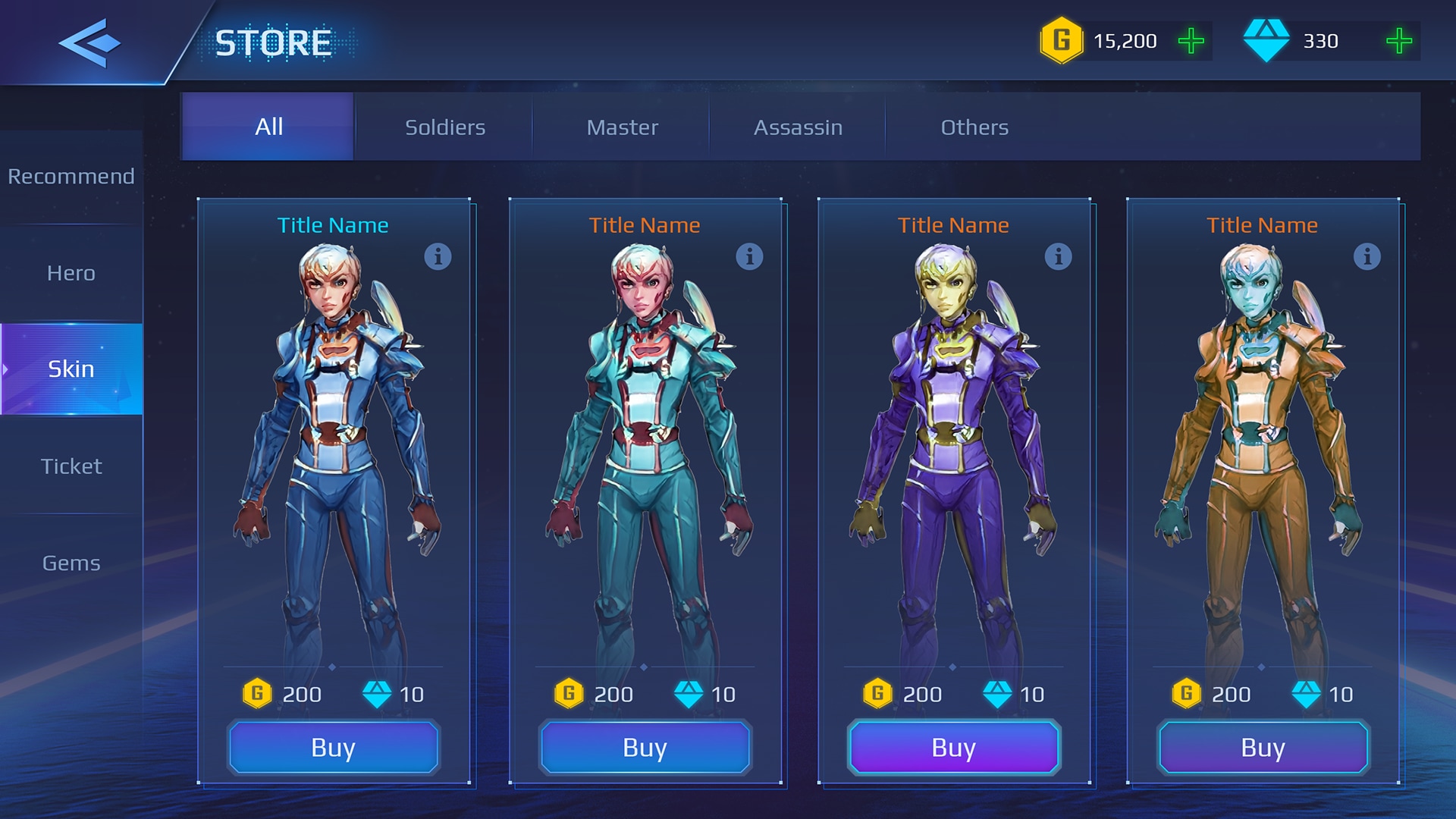Switch to the Assassin tab
The image size is (1456, 819).
pyautogui.click(x=797, y=127)
